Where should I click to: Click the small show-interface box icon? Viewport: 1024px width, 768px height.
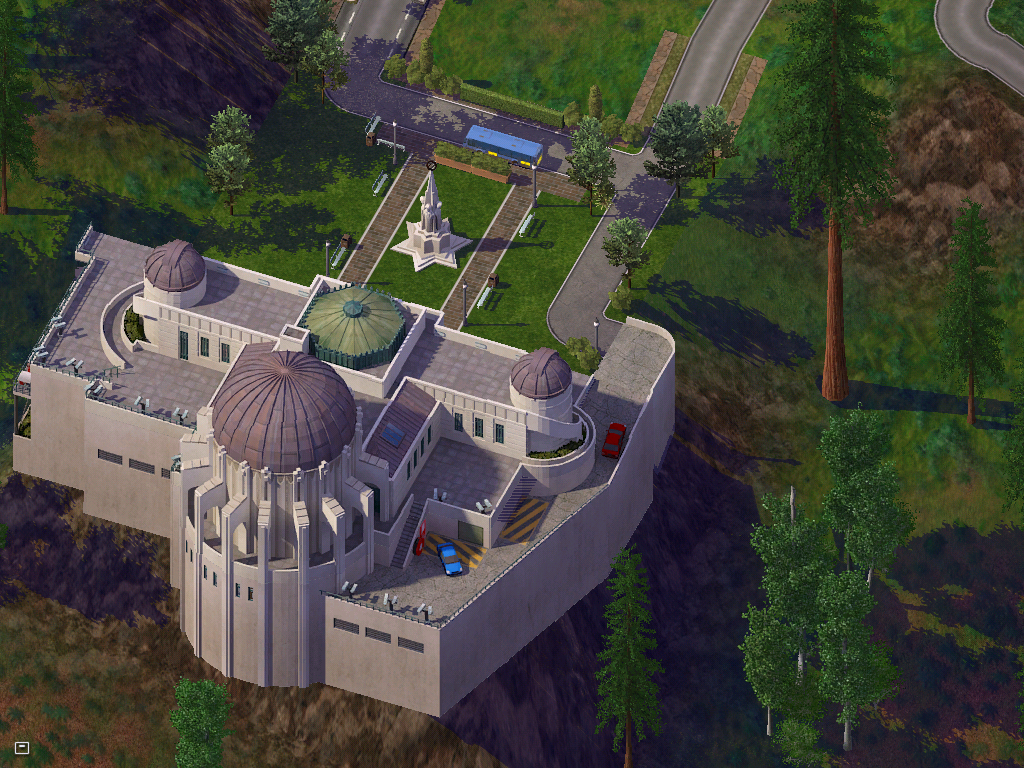[22, 747]
